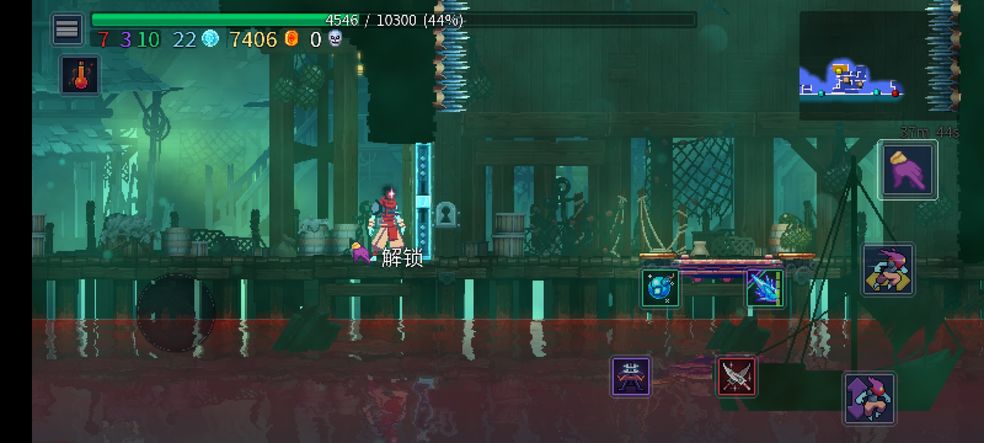Attack with the purple crossbow weapon
Viewport: 984px width, 443px height.
tap(631, 376)
